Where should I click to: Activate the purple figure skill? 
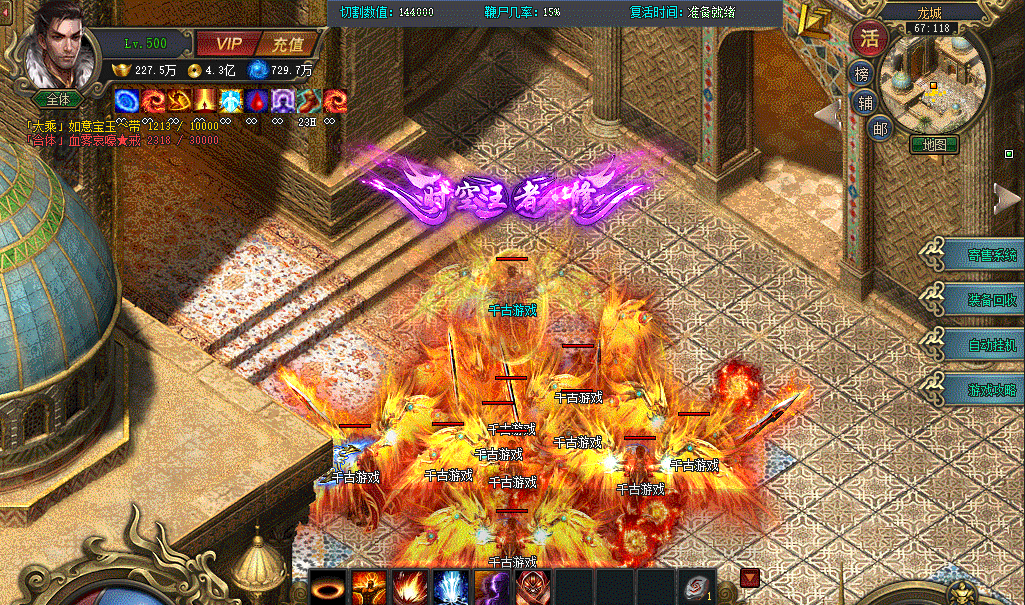(492, 588)
